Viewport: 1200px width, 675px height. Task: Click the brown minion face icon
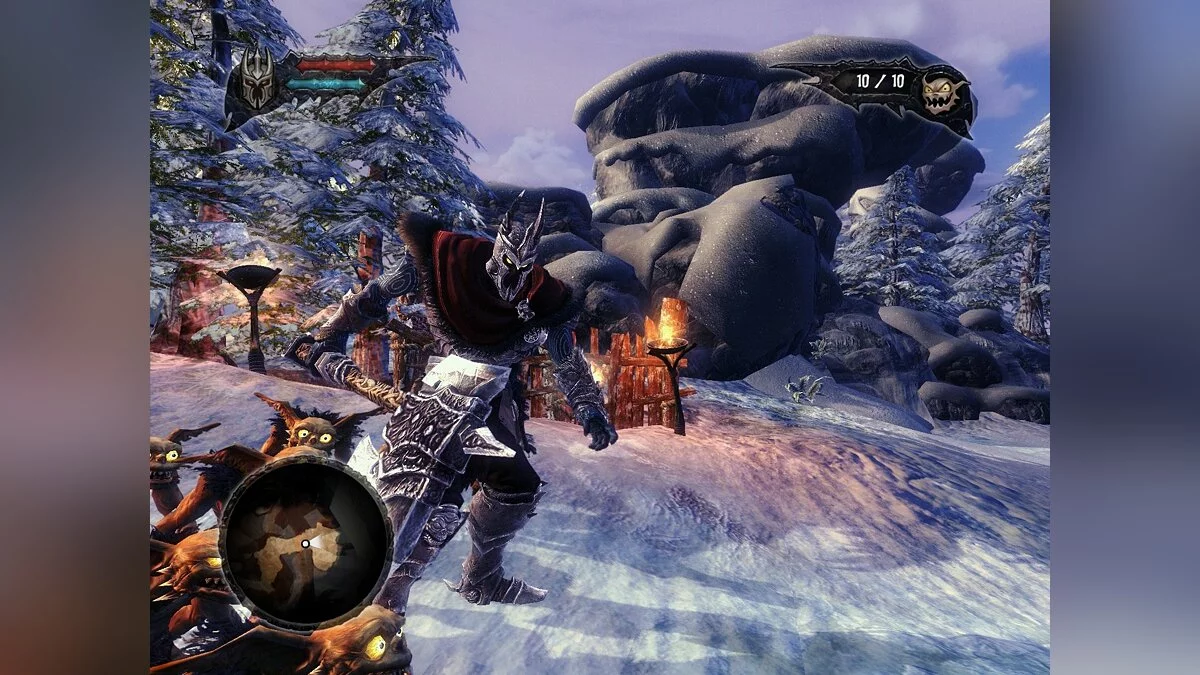[943, 95]
